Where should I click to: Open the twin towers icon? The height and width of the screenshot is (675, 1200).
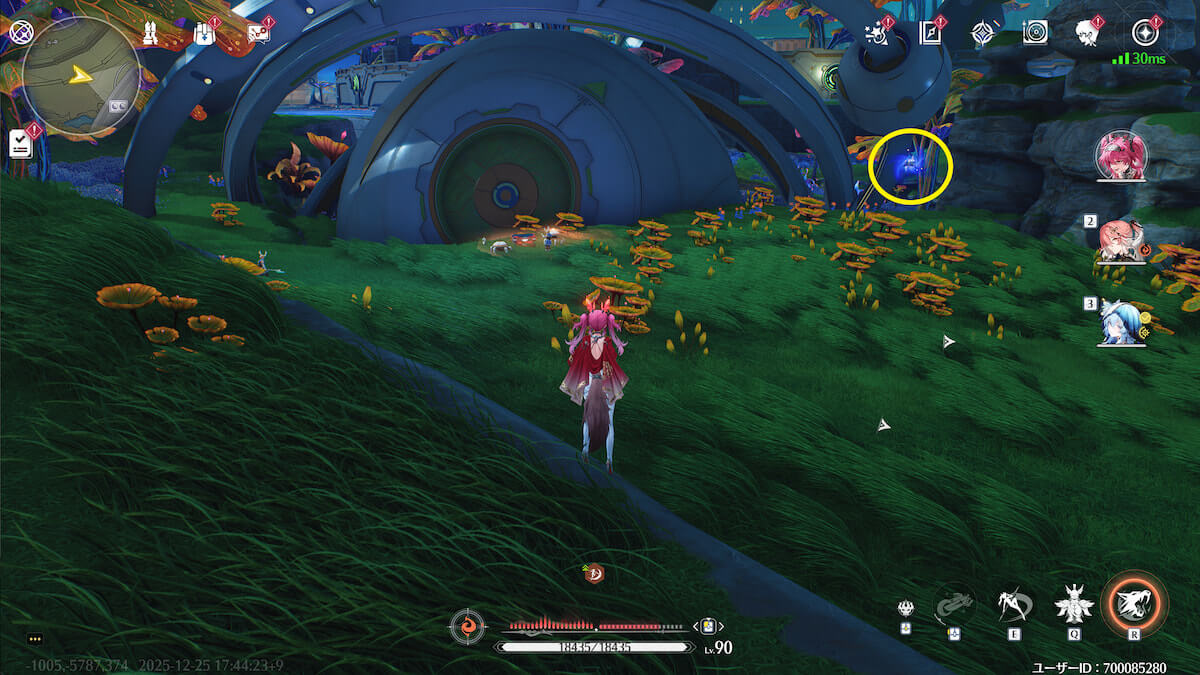[x=148, y=34]
